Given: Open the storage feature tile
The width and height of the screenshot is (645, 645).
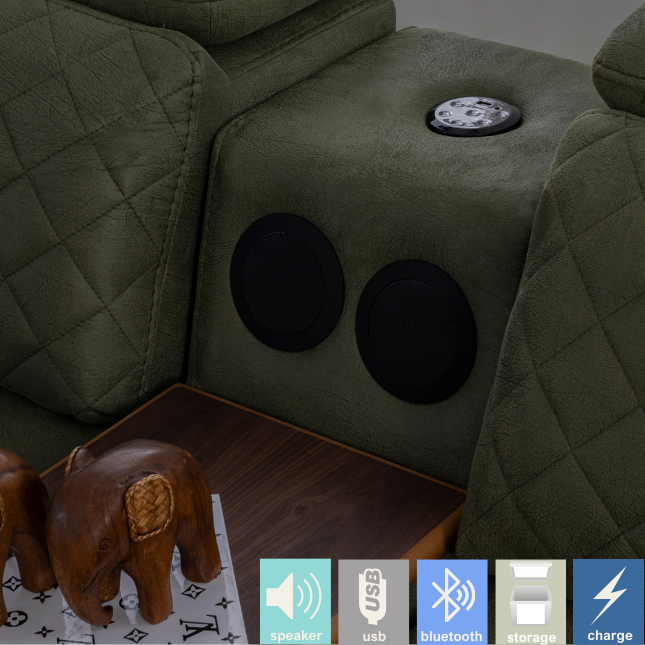Looking at the screenshot, I should [x=530, y=600].
